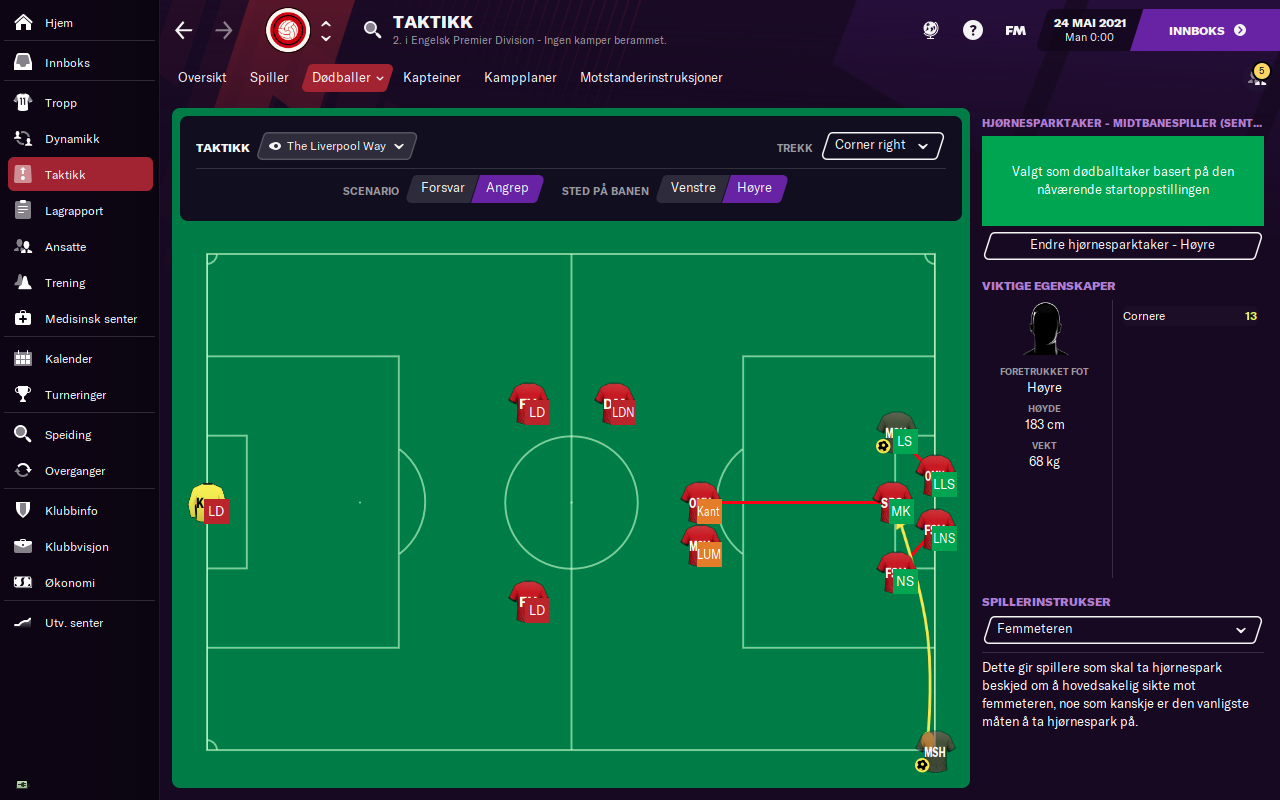Open the Kampplaner tab
This screenshot has height=800, width=1280.
click(x=520, y=78)
